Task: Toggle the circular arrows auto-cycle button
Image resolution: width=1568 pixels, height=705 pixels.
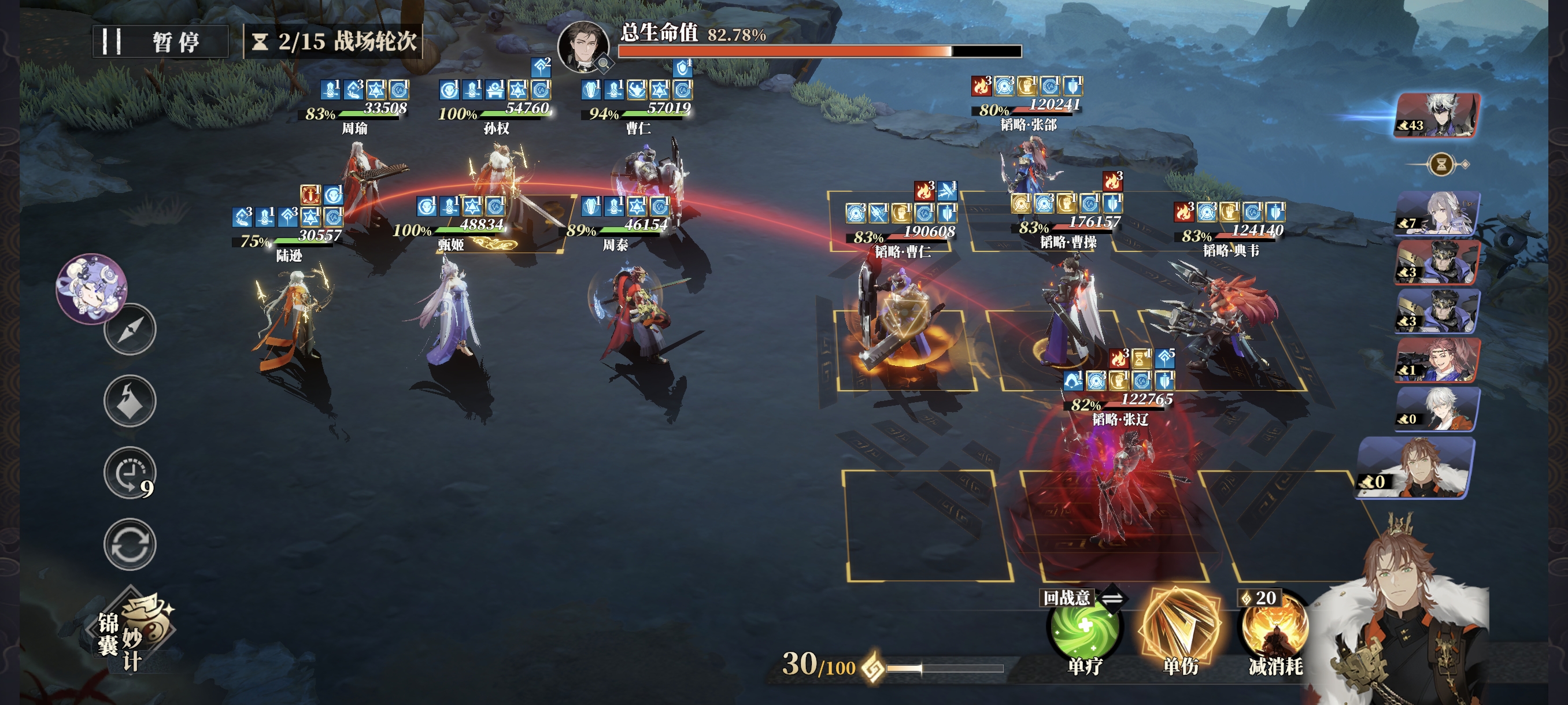Action: 130,544
